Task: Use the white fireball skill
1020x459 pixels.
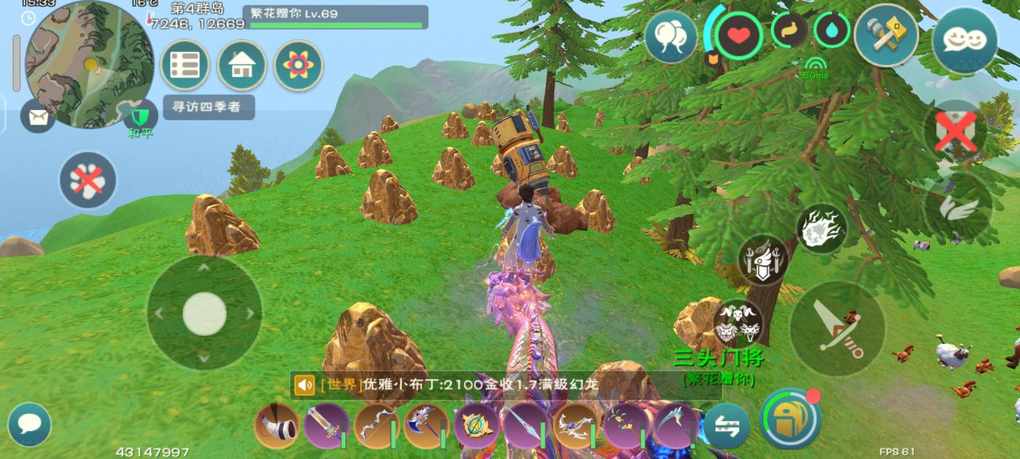Action: pos(822,229)
